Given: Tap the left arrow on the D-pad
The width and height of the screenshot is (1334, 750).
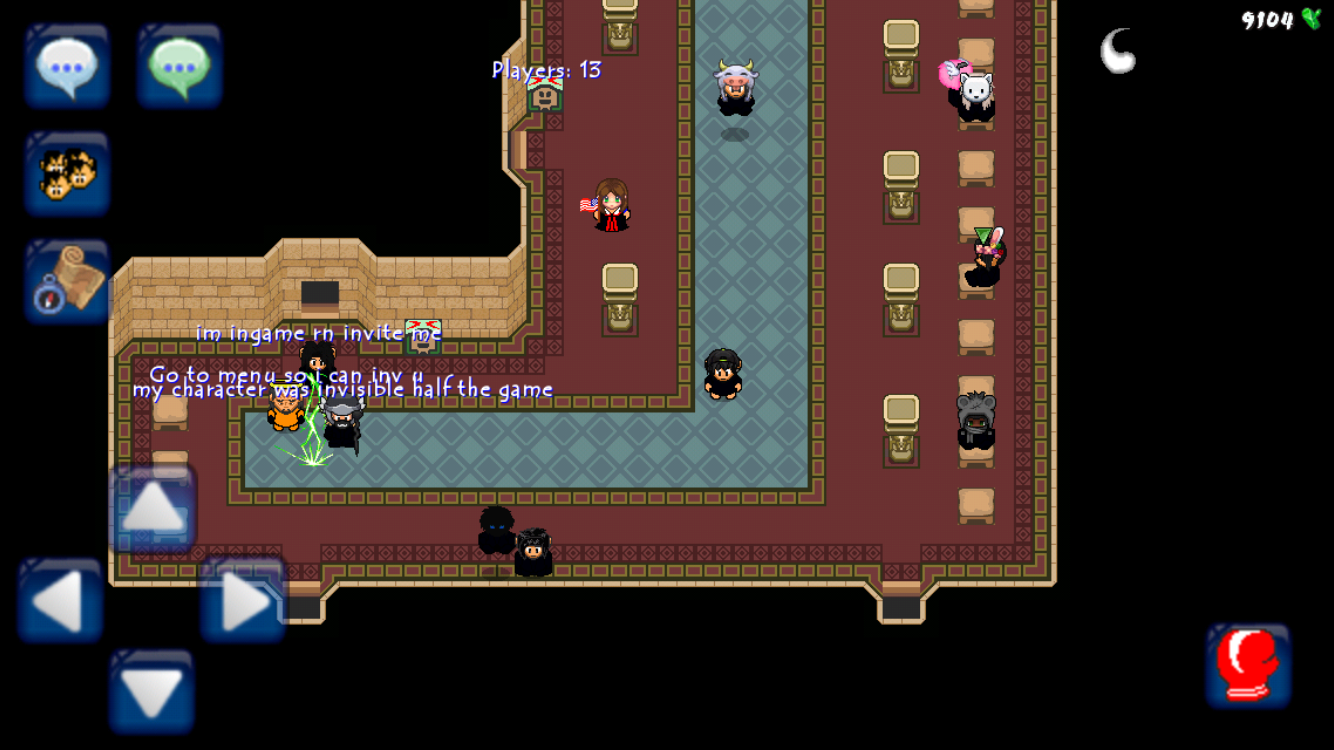Looking at the screenshot, I should pyautogui.click(x=60, y=601).
